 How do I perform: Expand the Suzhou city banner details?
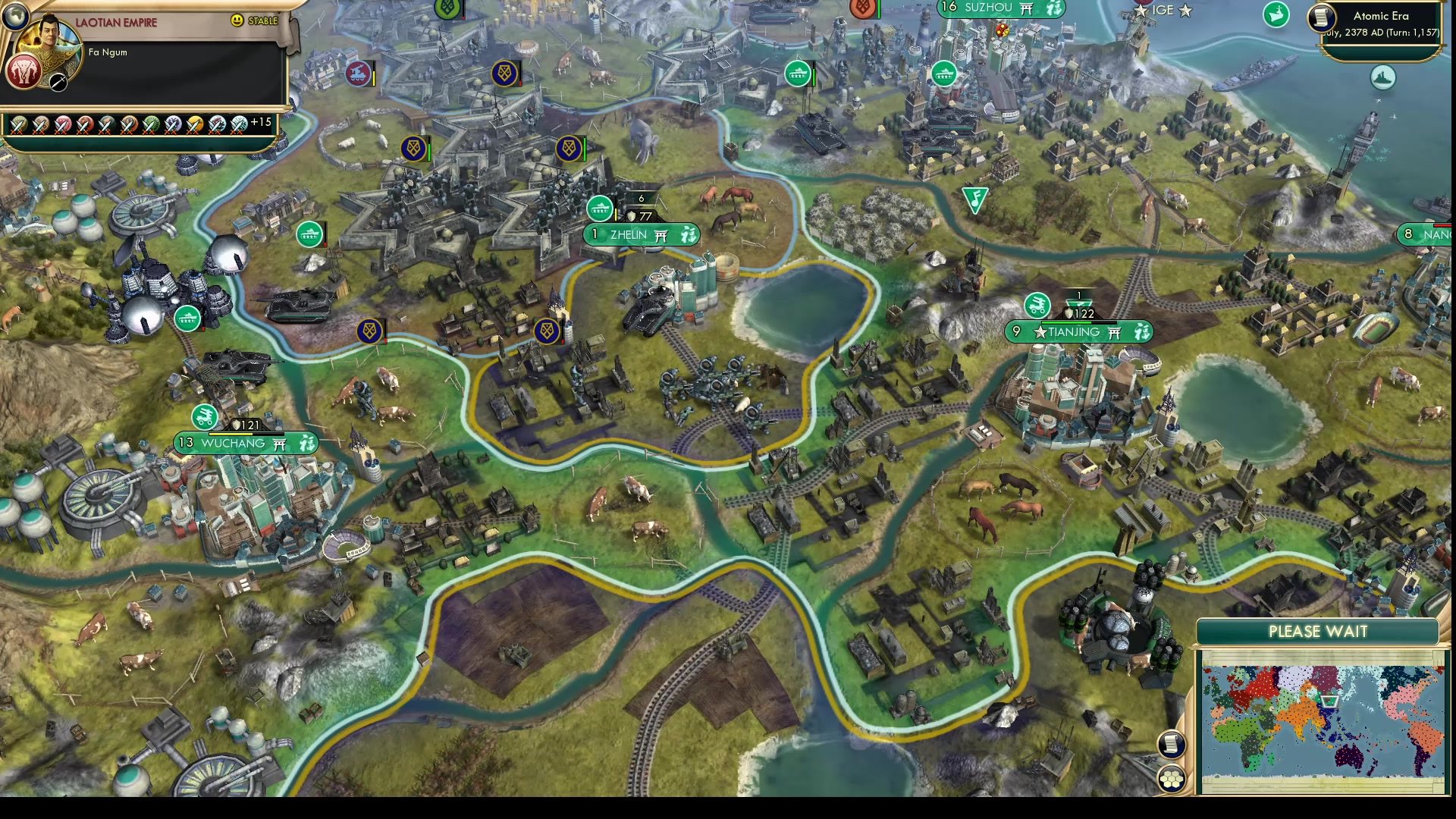(999, 9)
